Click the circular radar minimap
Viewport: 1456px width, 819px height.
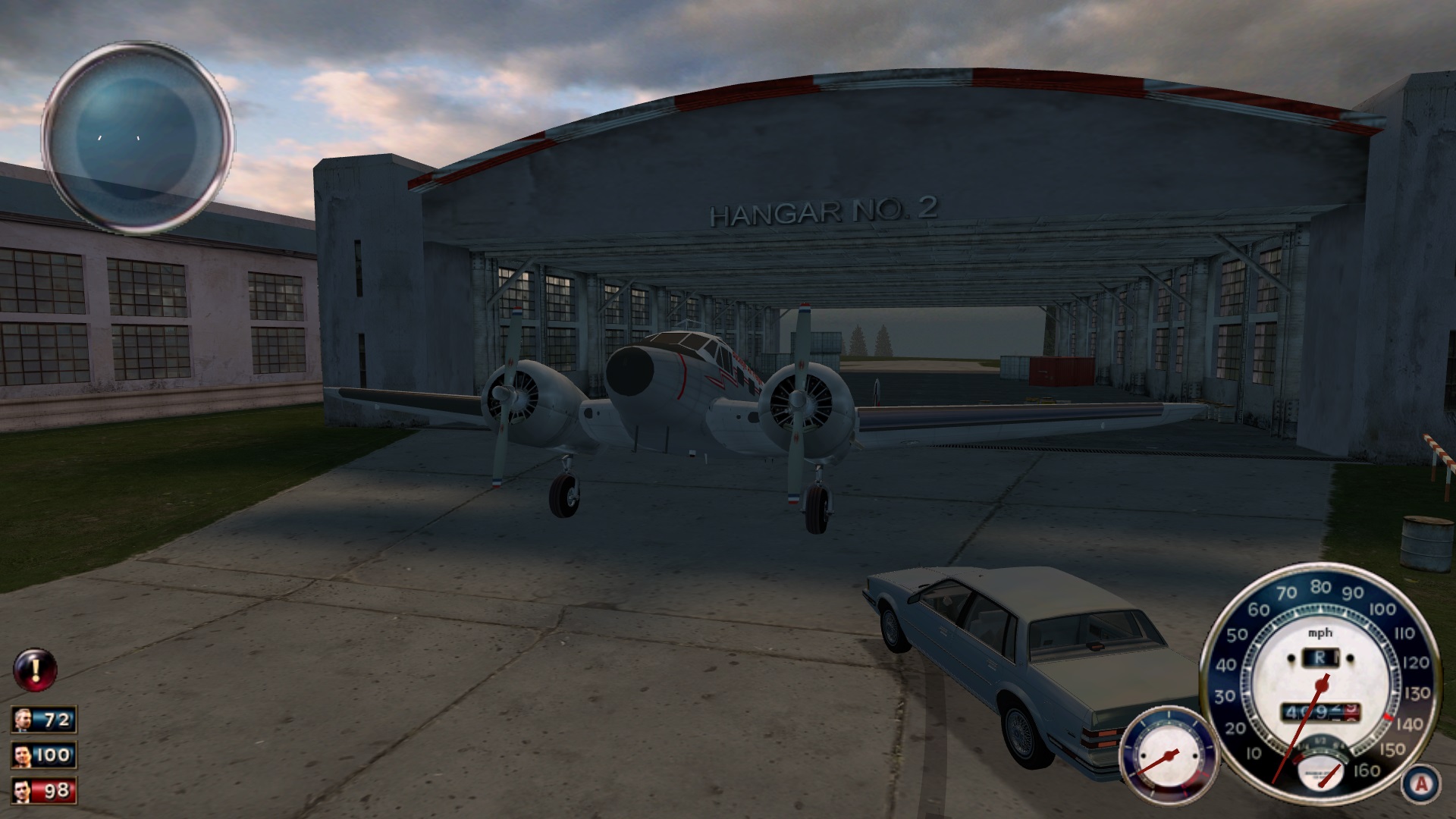[x=137, y=137]
